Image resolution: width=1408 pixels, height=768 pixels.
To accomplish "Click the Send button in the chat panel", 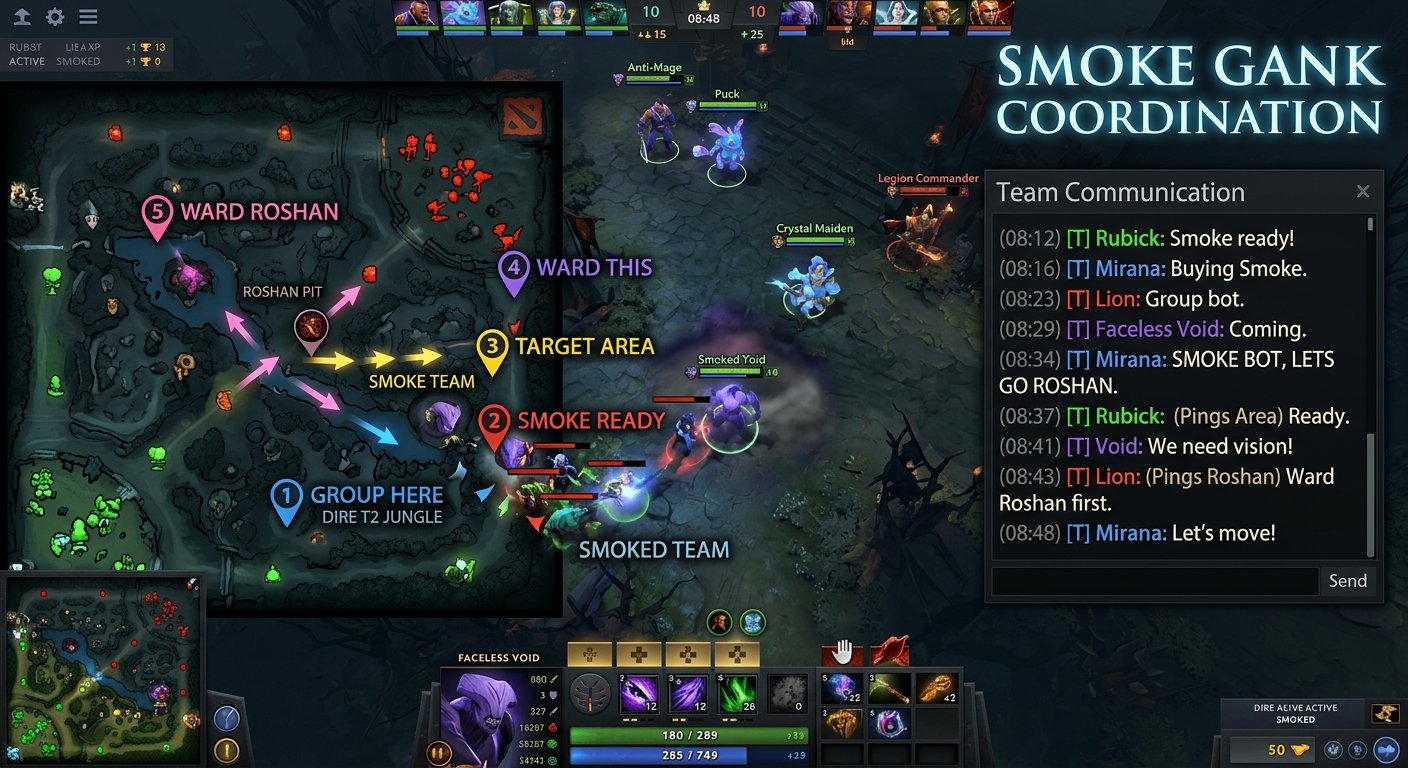I will pos(1347,580).
